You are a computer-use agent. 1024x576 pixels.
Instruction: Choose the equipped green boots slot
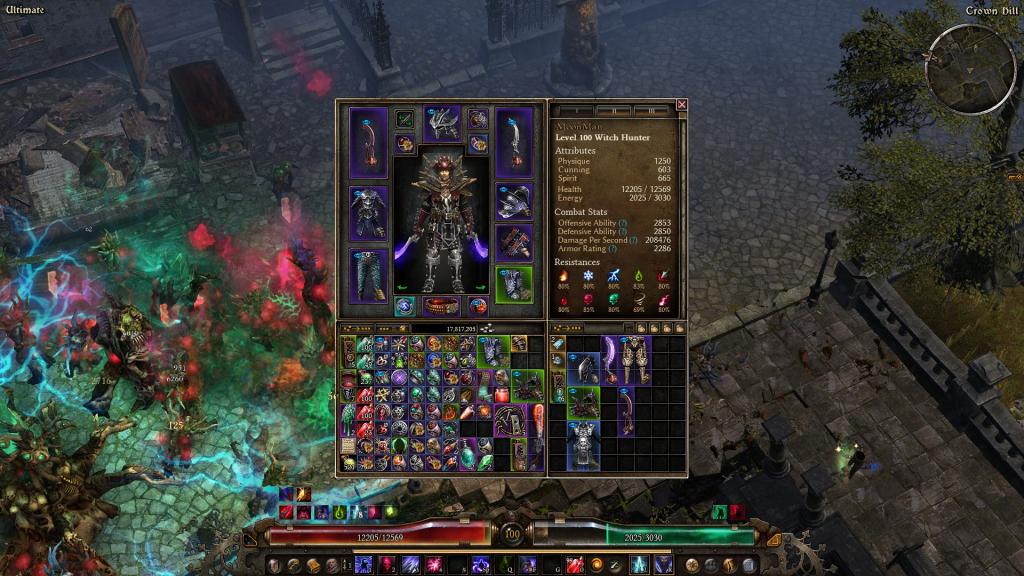(x=514, y=284)
